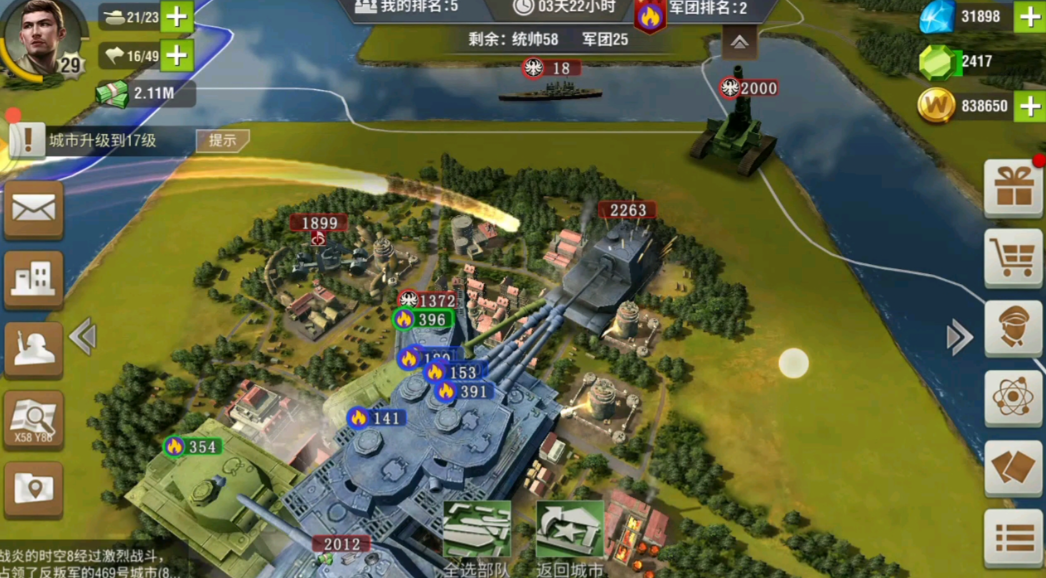1046x578 pixels.
Task: Open the shopping cart store
Action: click(x=1013, y=257)
